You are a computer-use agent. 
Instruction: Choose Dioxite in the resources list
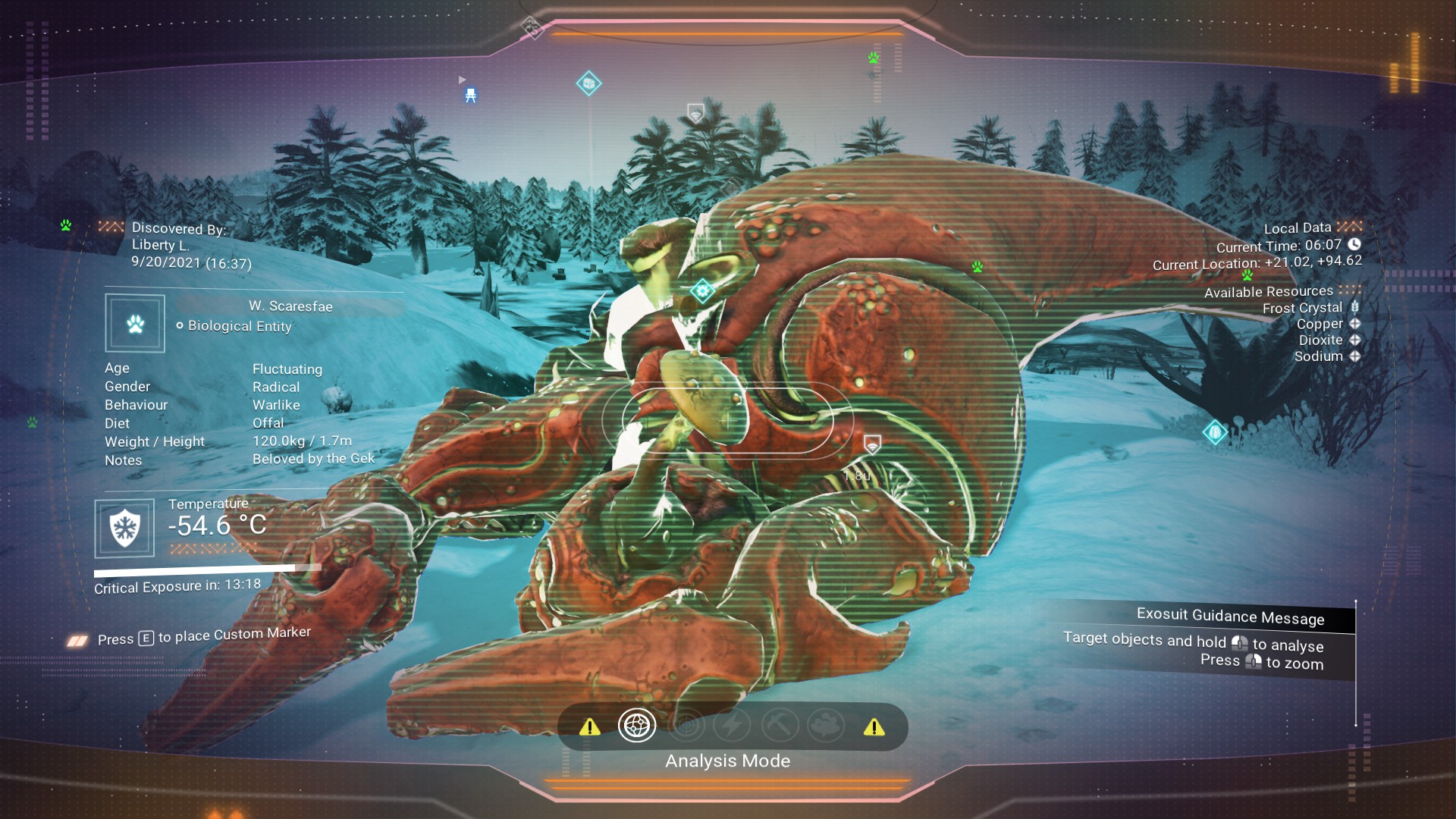(1320, 340)
